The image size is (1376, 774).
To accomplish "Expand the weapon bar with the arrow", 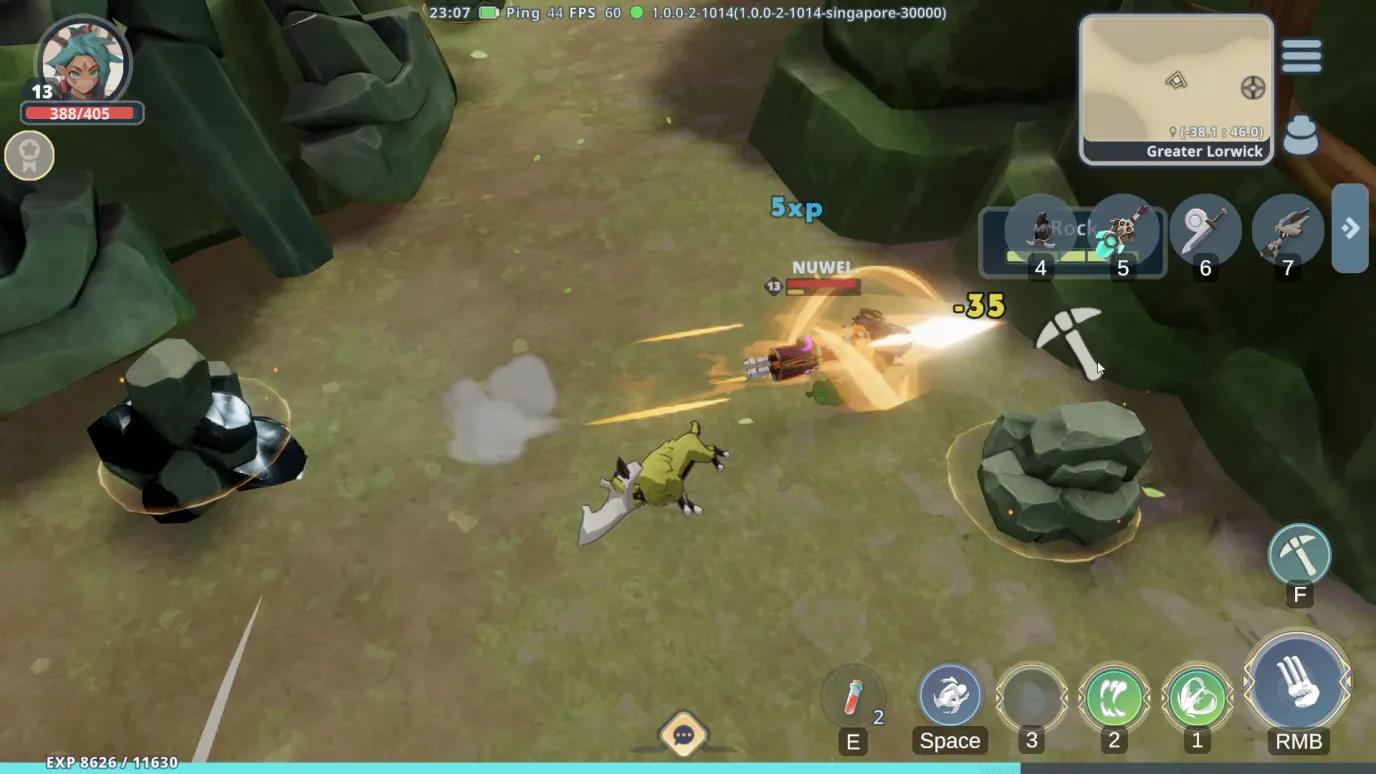I will [1350, 228].
